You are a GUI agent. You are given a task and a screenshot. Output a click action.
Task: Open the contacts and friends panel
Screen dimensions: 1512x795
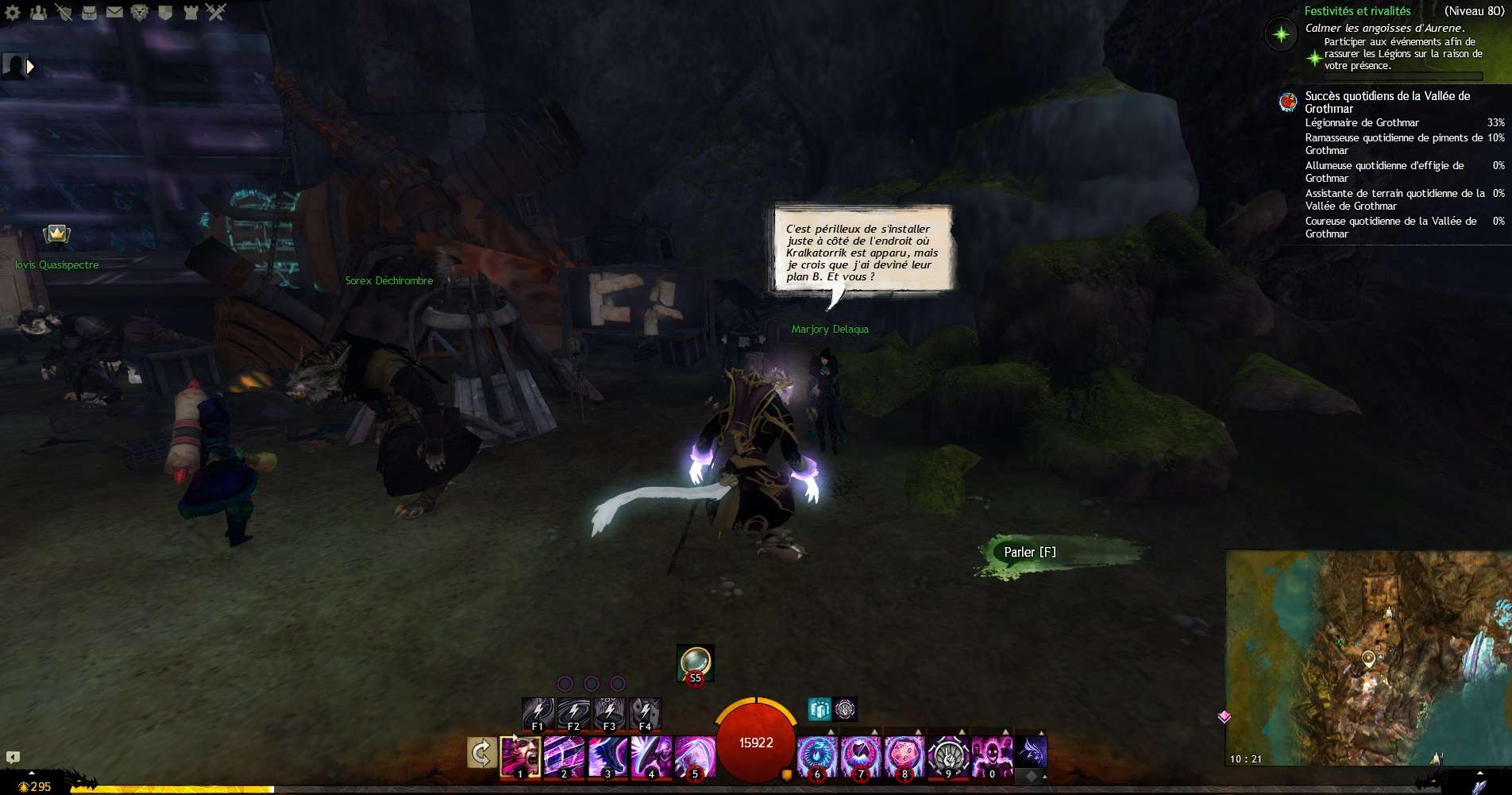(x=38, y=12)
